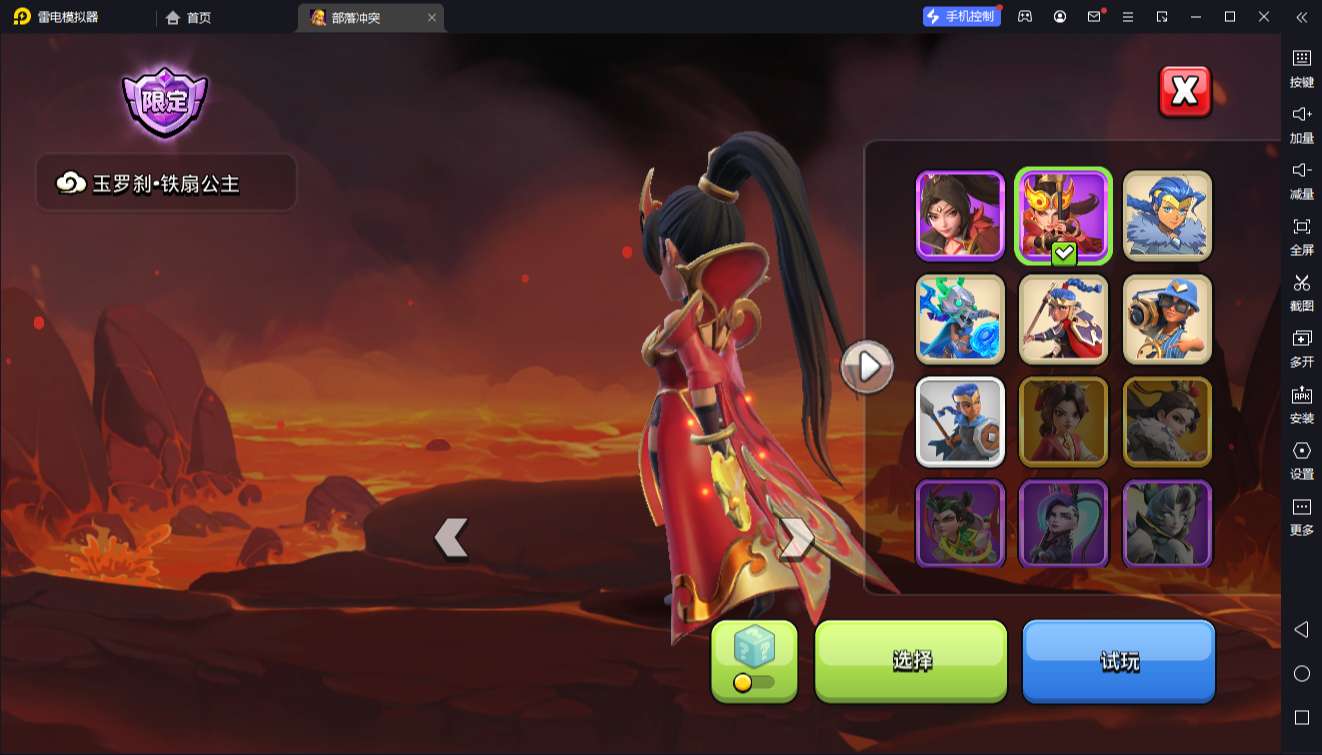The image size is (1322, 755).
Task: Try out the skin with blue 试玩 button
Action: pyautogui.click(x=1118, y=660)
